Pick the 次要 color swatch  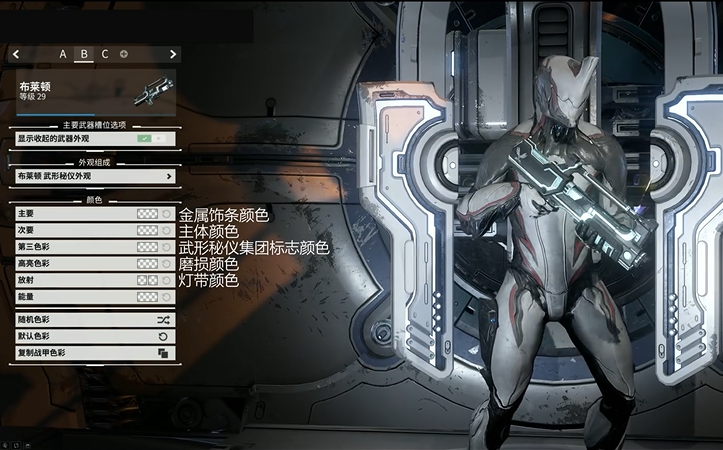coord(147,230)
